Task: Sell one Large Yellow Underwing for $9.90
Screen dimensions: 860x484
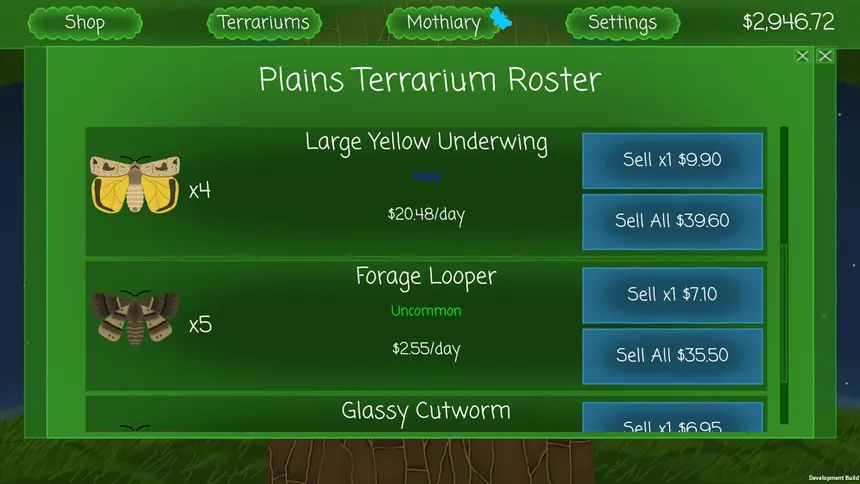Action: 672,160
